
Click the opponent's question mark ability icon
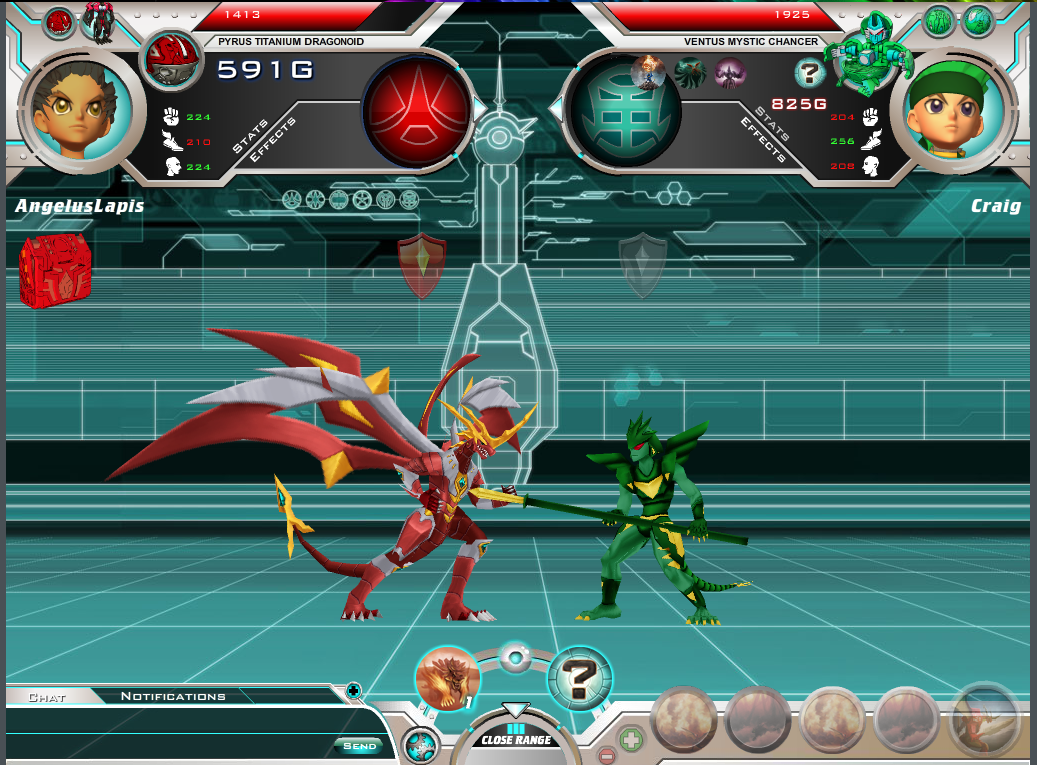pos(809,73)
